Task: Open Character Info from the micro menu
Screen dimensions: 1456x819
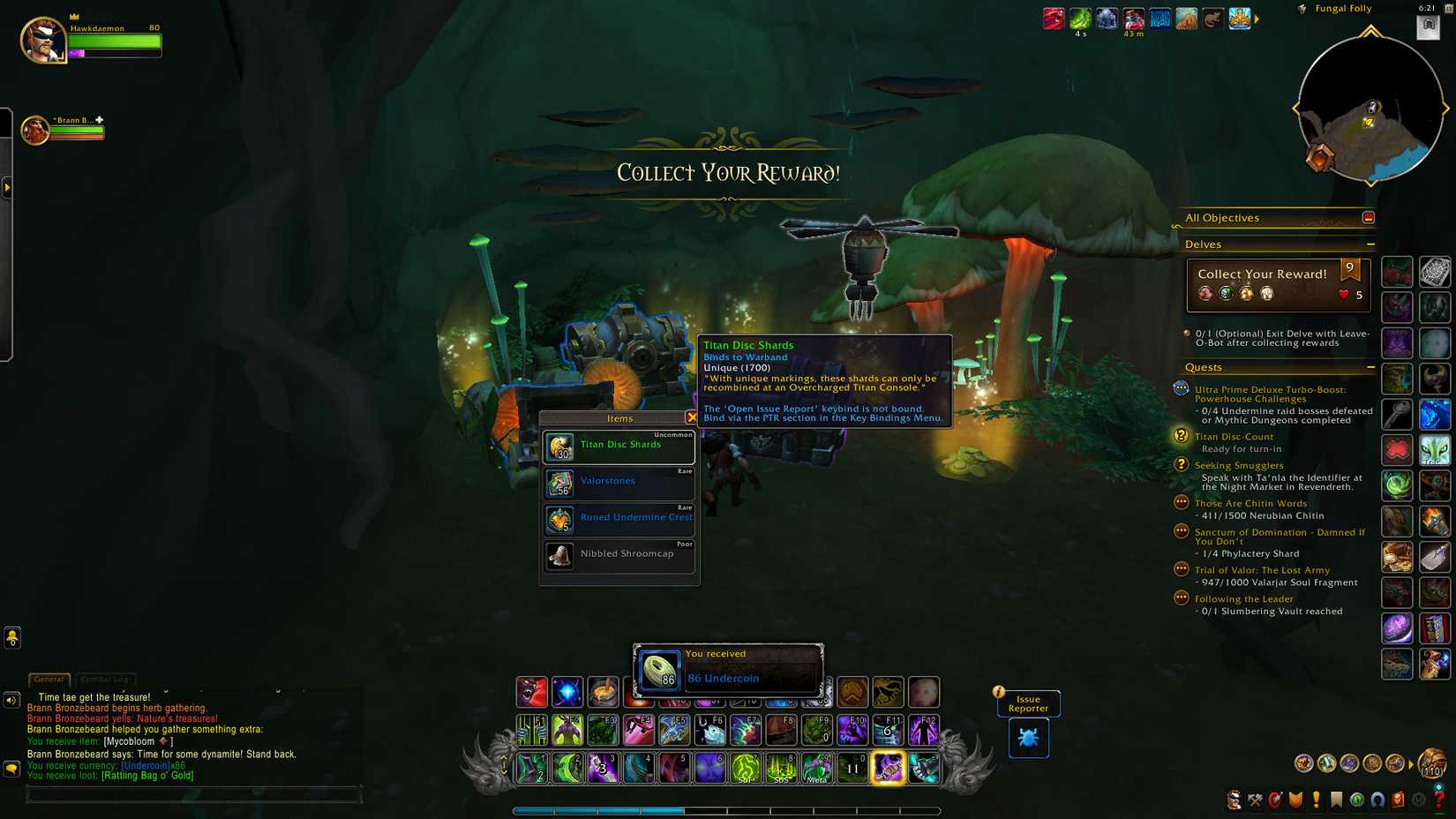Action: pyautogui.click(x=1233, y=800)
